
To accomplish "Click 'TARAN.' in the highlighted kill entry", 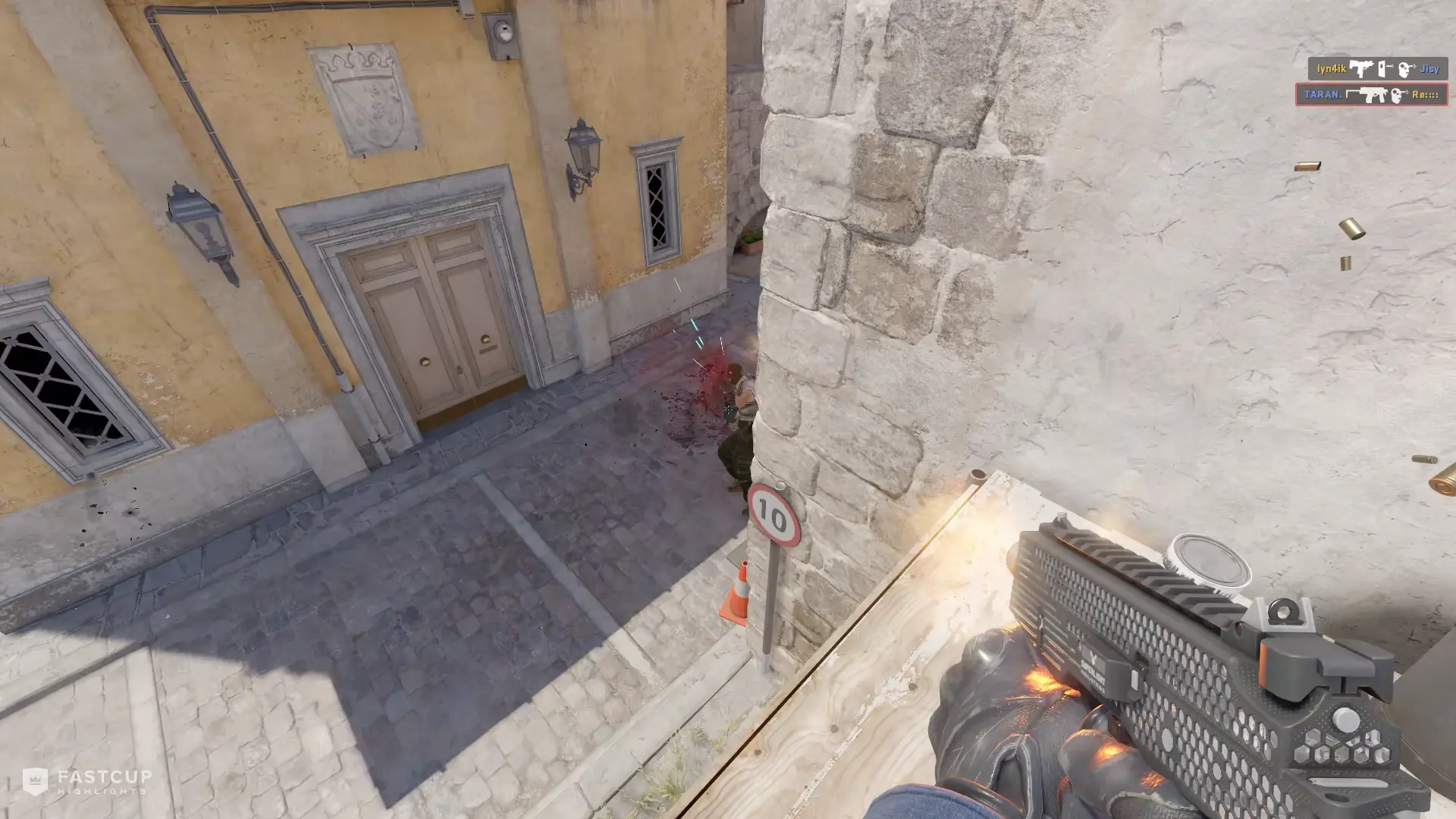I will click(1323, 95).
